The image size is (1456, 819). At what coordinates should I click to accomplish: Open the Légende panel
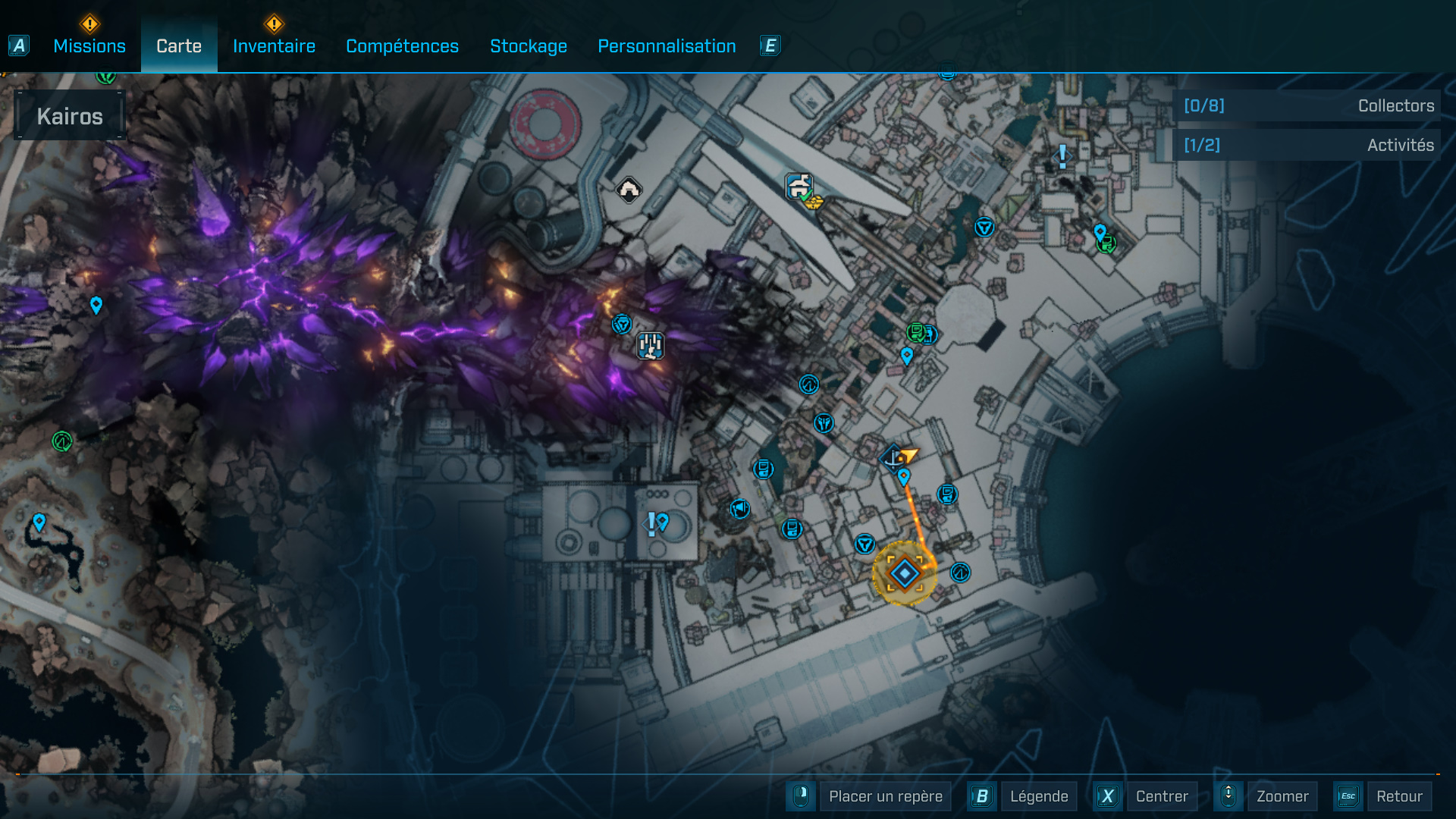point(1039,796)
